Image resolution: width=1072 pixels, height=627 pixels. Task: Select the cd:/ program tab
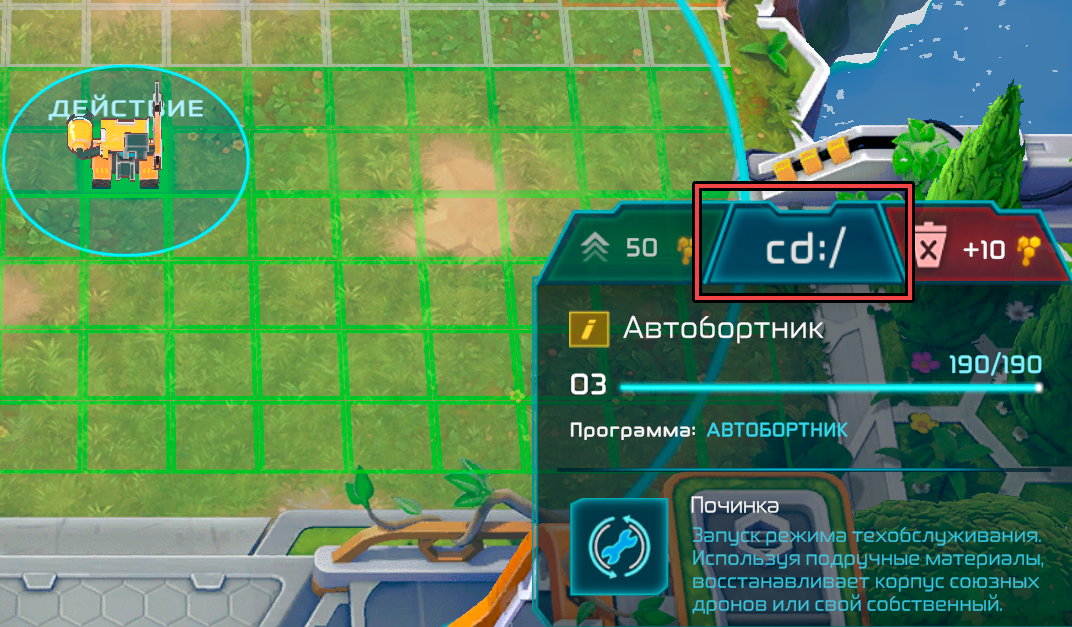[x=803, y=248]
